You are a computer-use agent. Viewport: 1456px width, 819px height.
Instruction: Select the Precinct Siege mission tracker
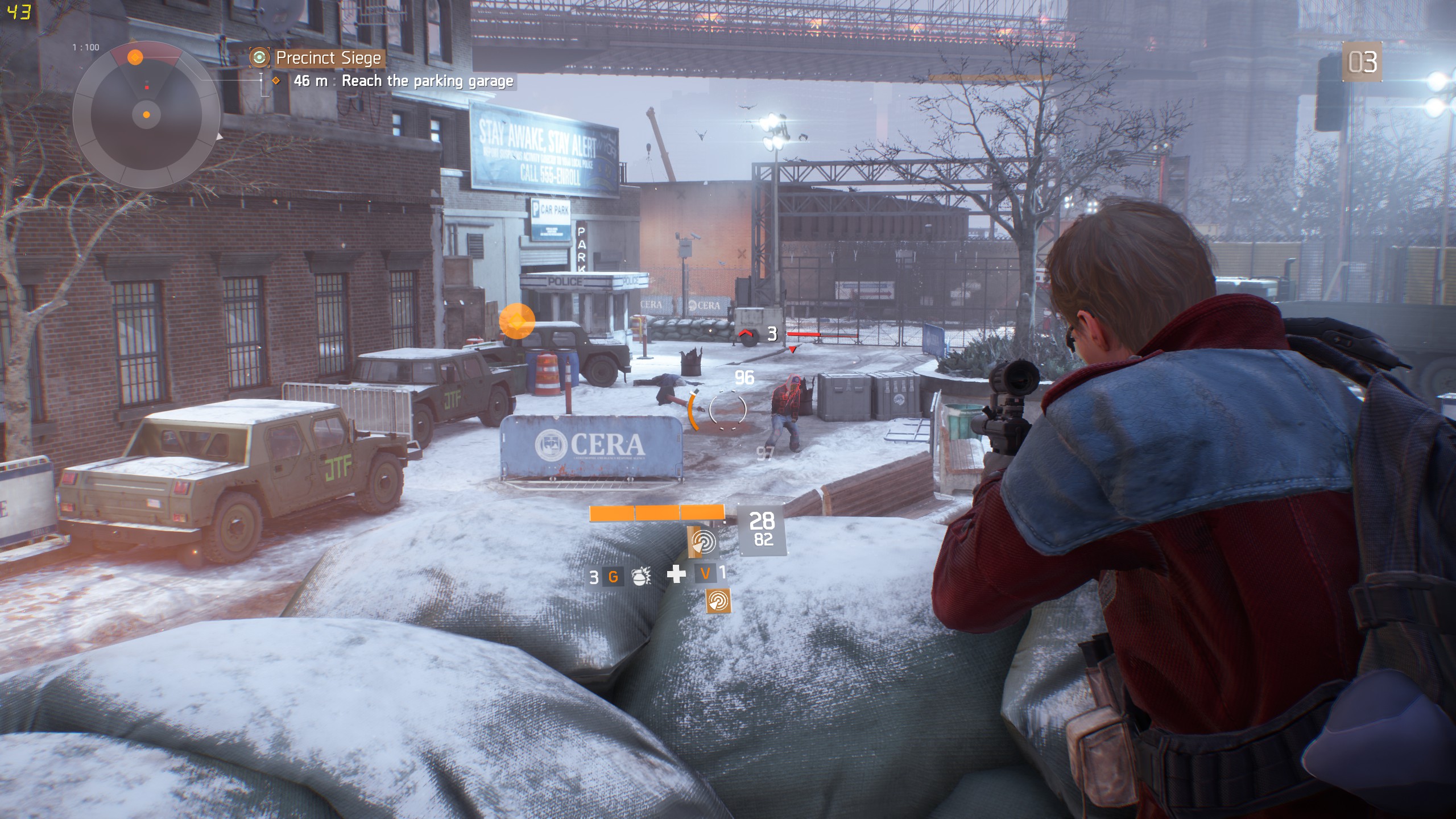click(328, 58)
